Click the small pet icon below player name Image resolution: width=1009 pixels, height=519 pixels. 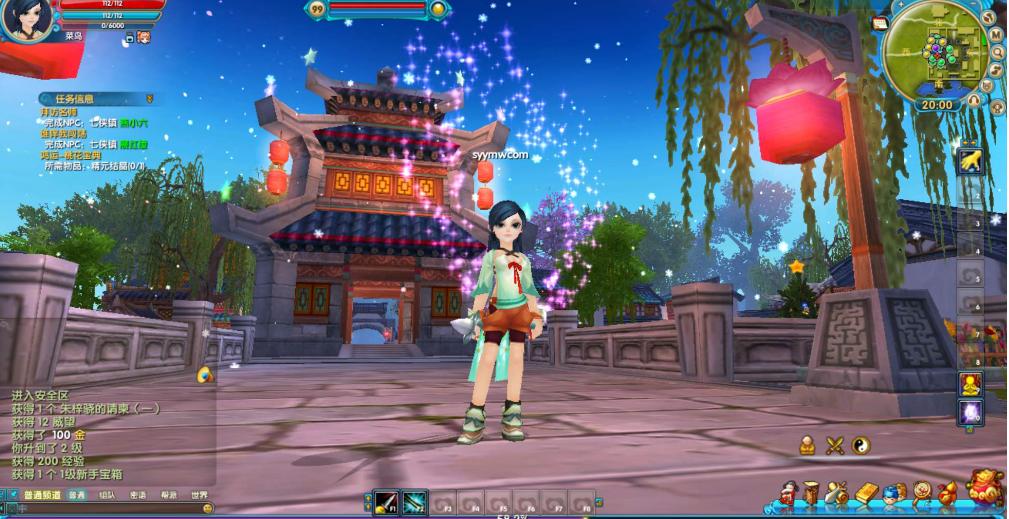(144, 37)
